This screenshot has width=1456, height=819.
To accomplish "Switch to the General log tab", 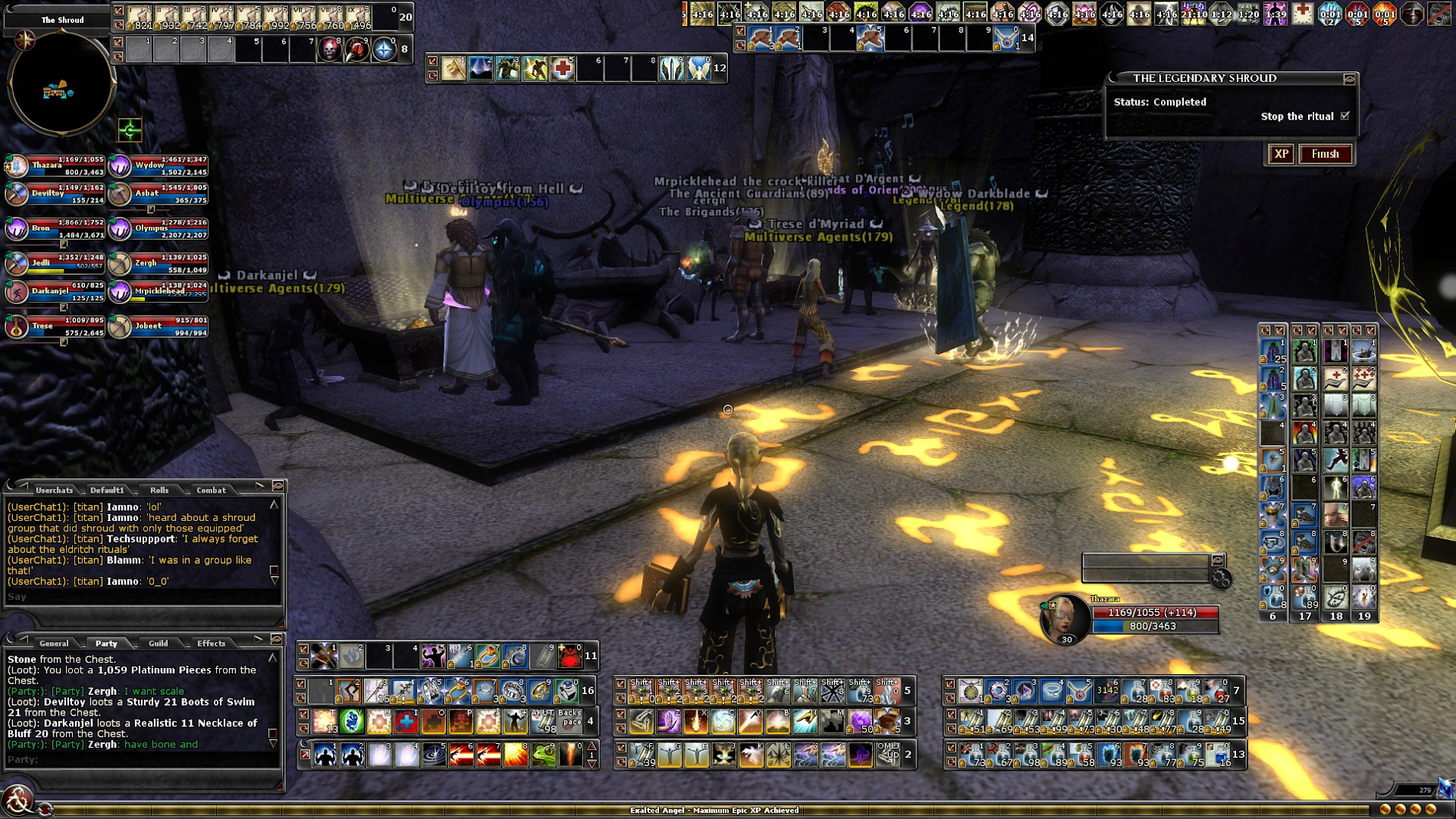I will coord(54,643).
